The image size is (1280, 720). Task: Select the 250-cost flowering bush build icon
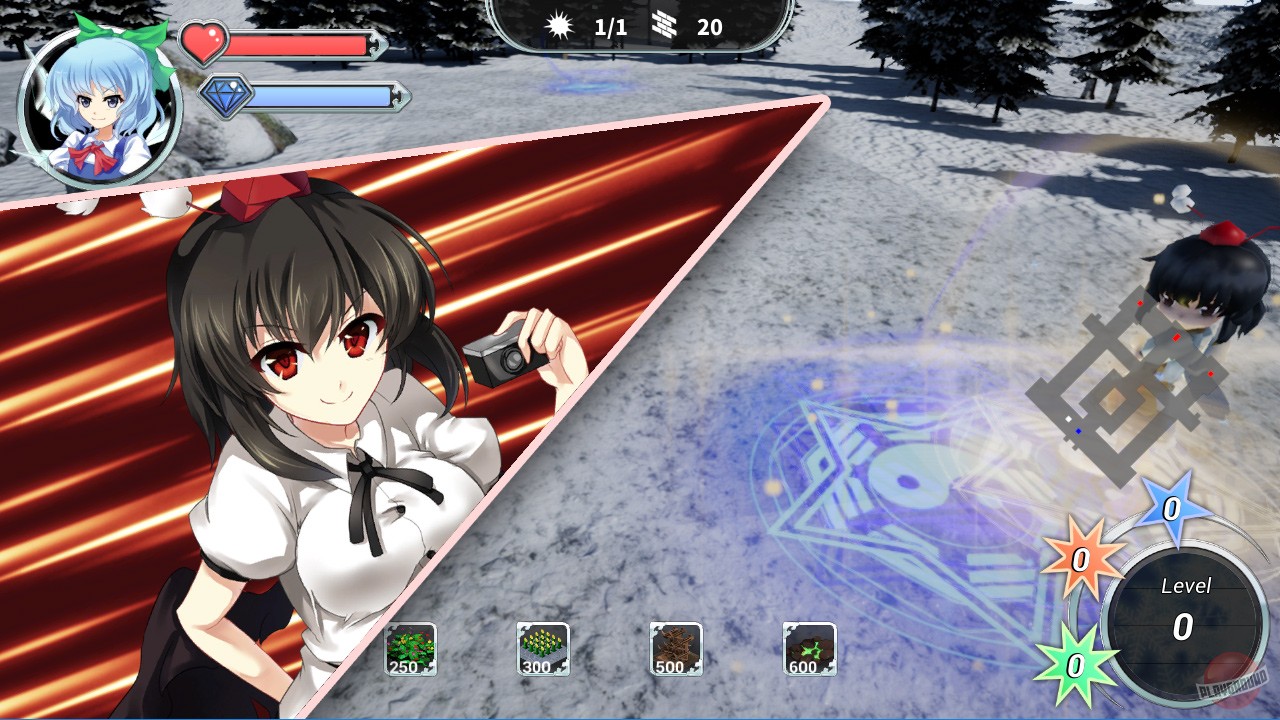tap(409, 647)
